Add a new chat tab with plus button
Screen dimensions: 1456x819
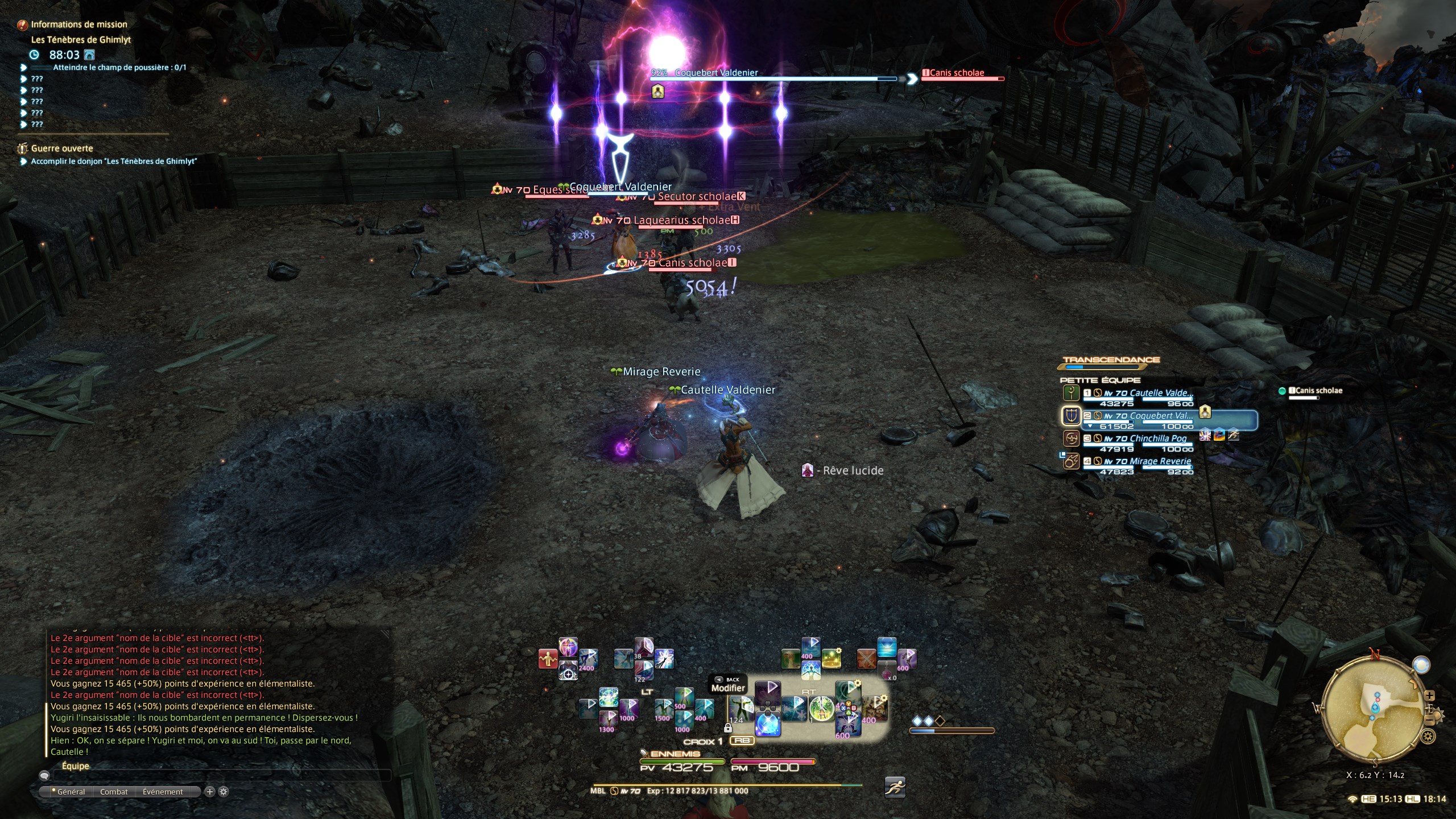(x=209, y=792)
